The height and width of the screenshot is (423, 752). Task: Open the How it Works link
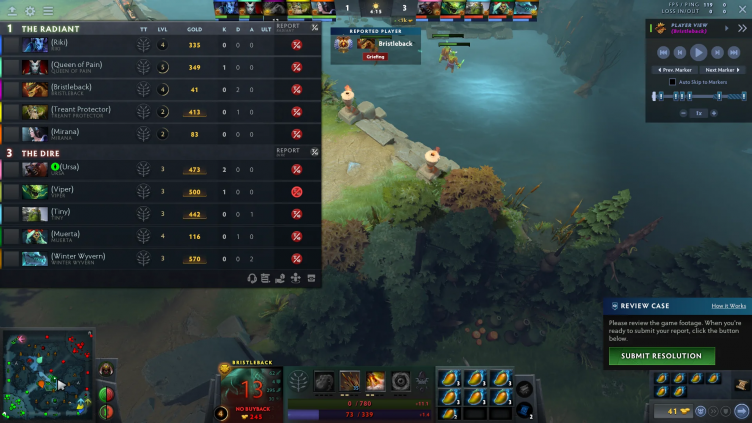click(x=728, y=305)
